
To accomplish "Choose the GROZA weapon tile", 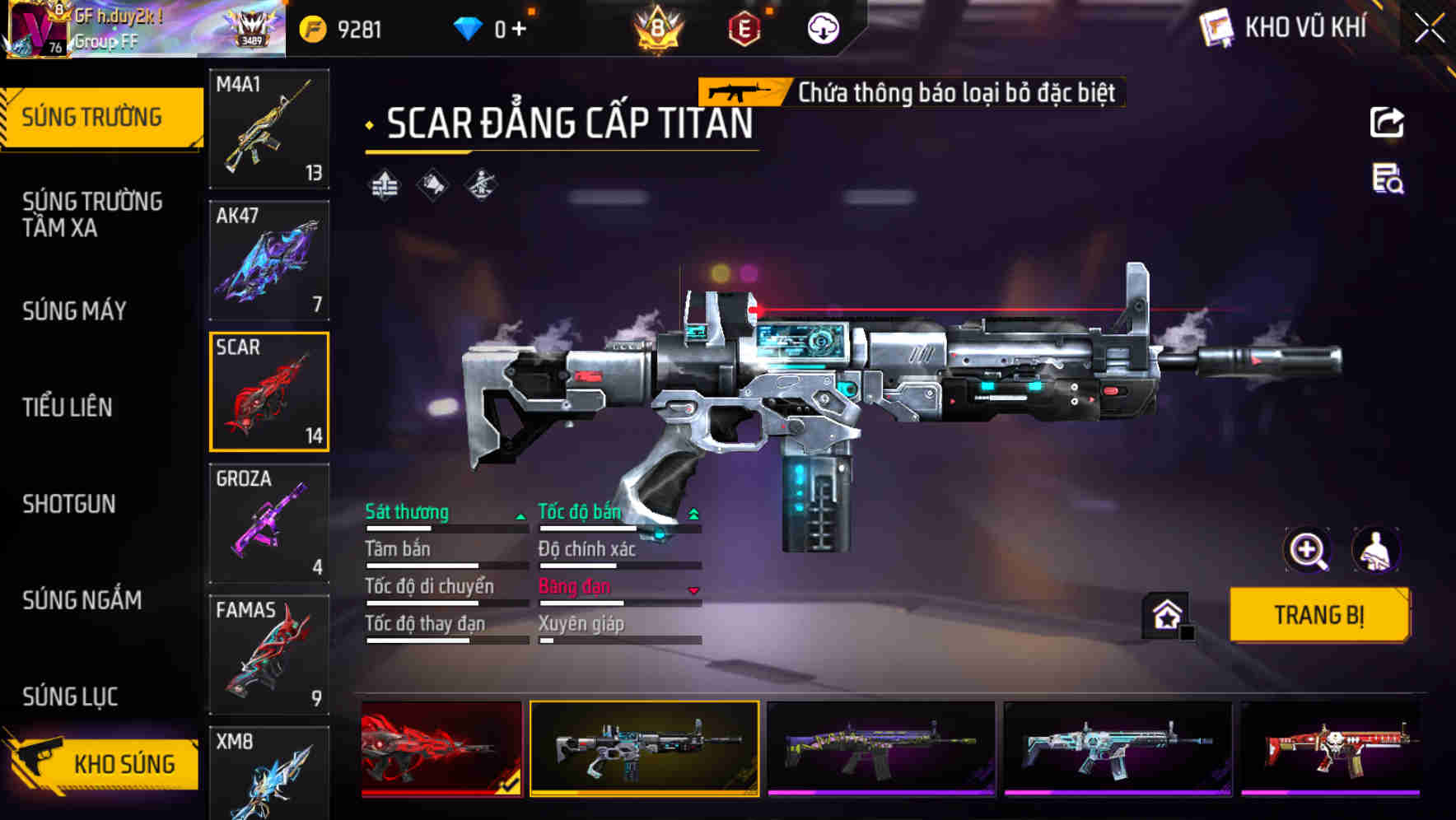I will coord(269,523).
